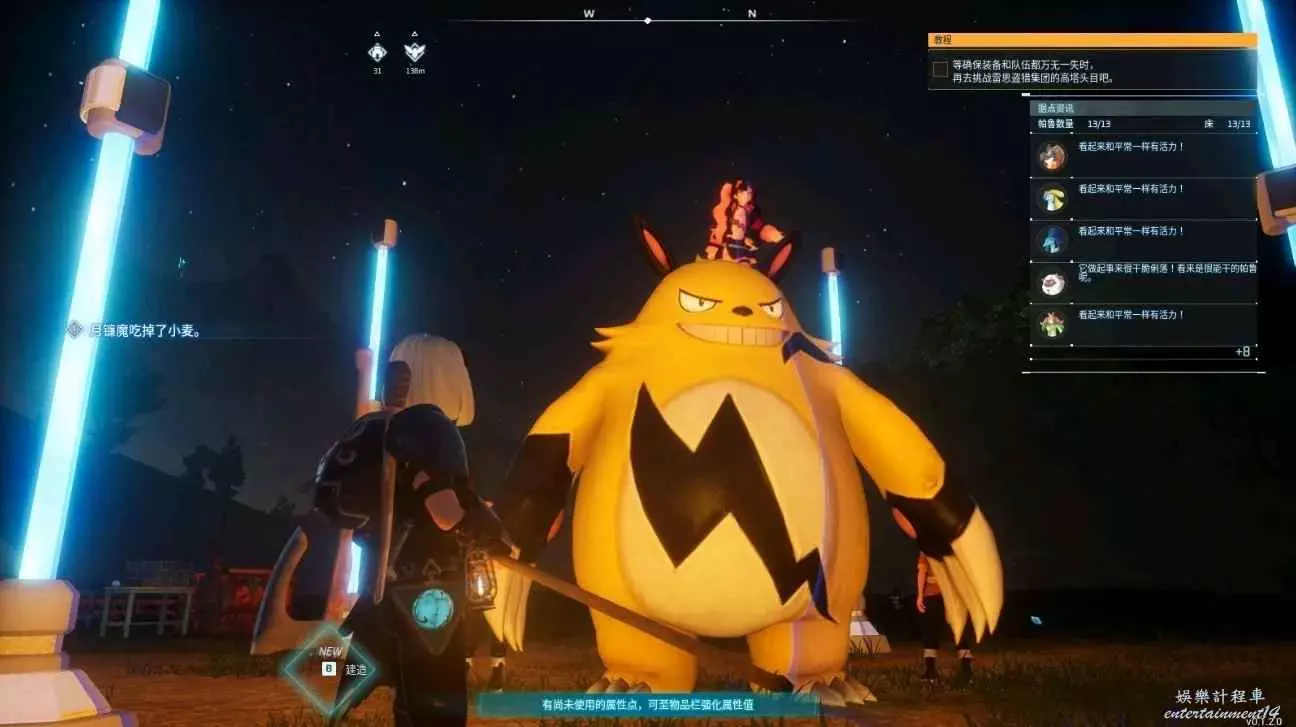This screenshot has height=727, width=1296.
Task: Tick the tutorial objective checkbox
Action: point(940,69)
